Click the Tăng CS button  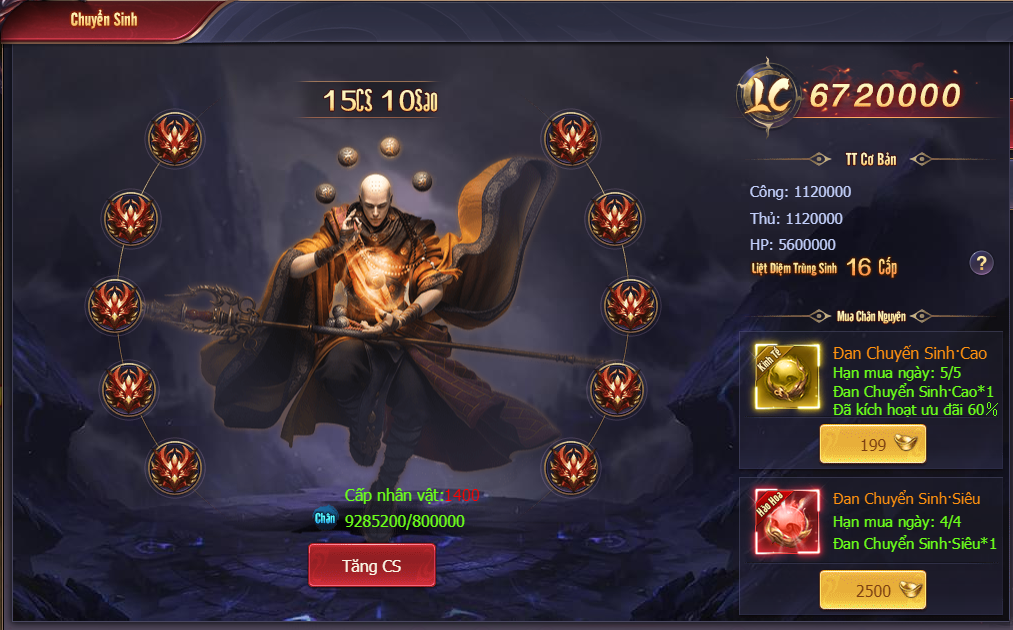click(x=371, y=566)
